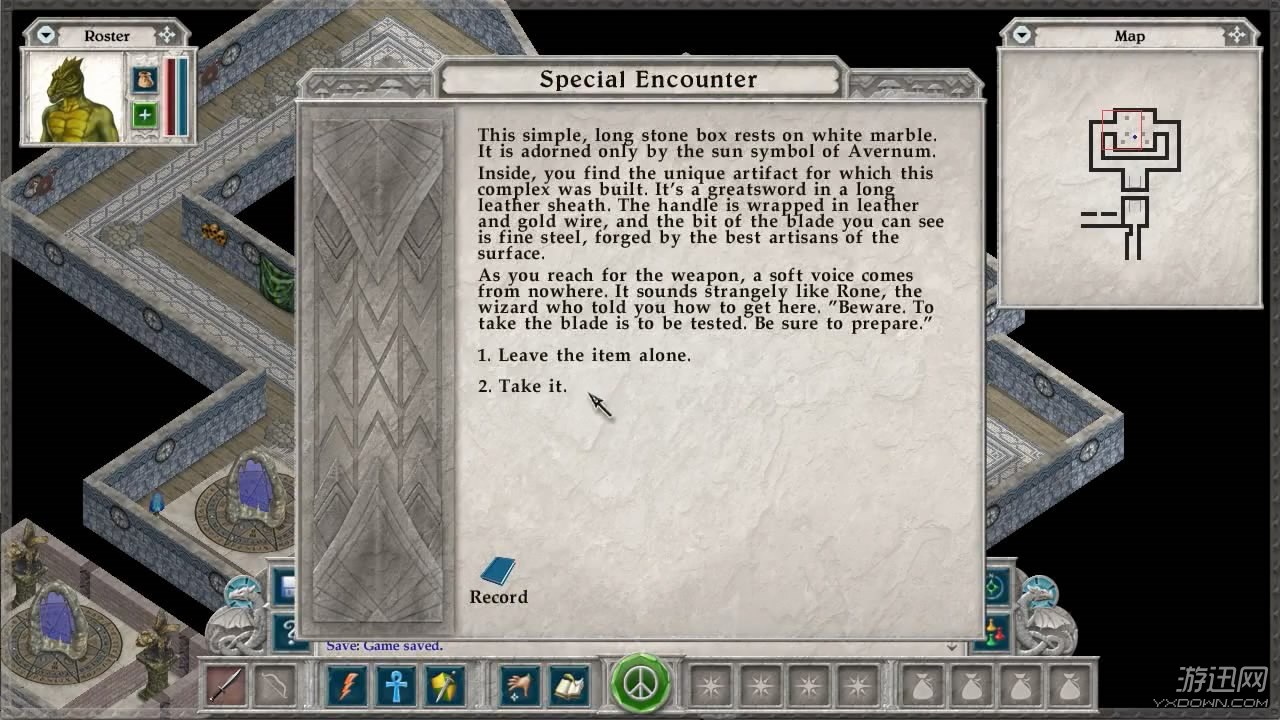The image size is (1280, 720).
Task: Open the character's inventory bag icon
Action: pyautogui.click(x=144, y=78)
